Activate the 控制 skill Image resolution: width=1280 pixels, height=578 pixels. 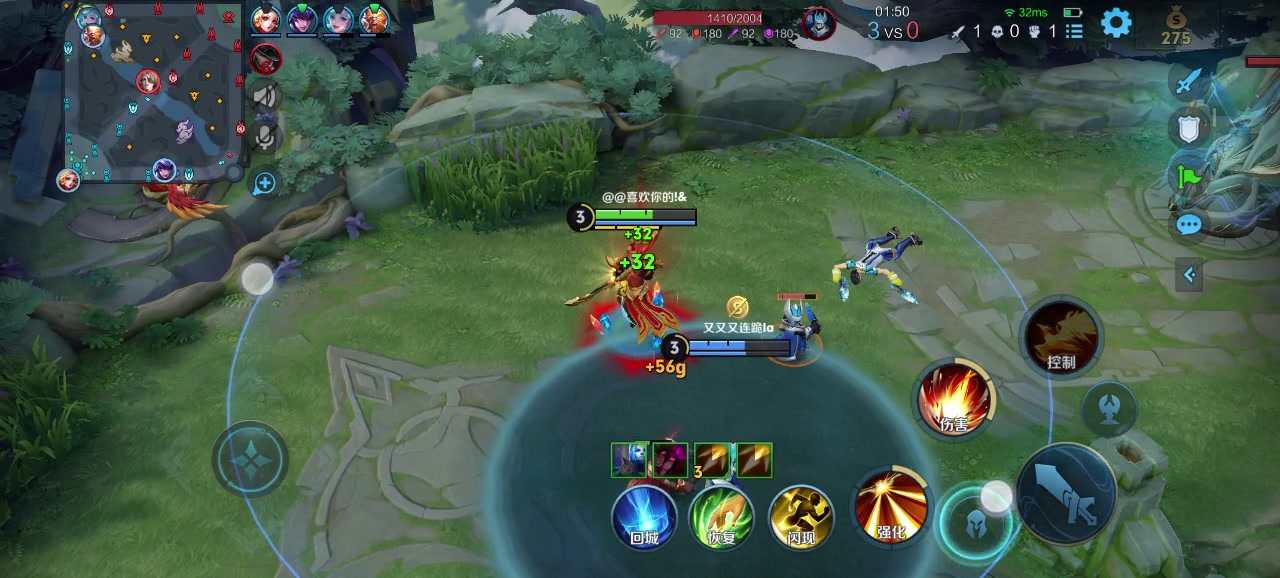[1060, 338]
